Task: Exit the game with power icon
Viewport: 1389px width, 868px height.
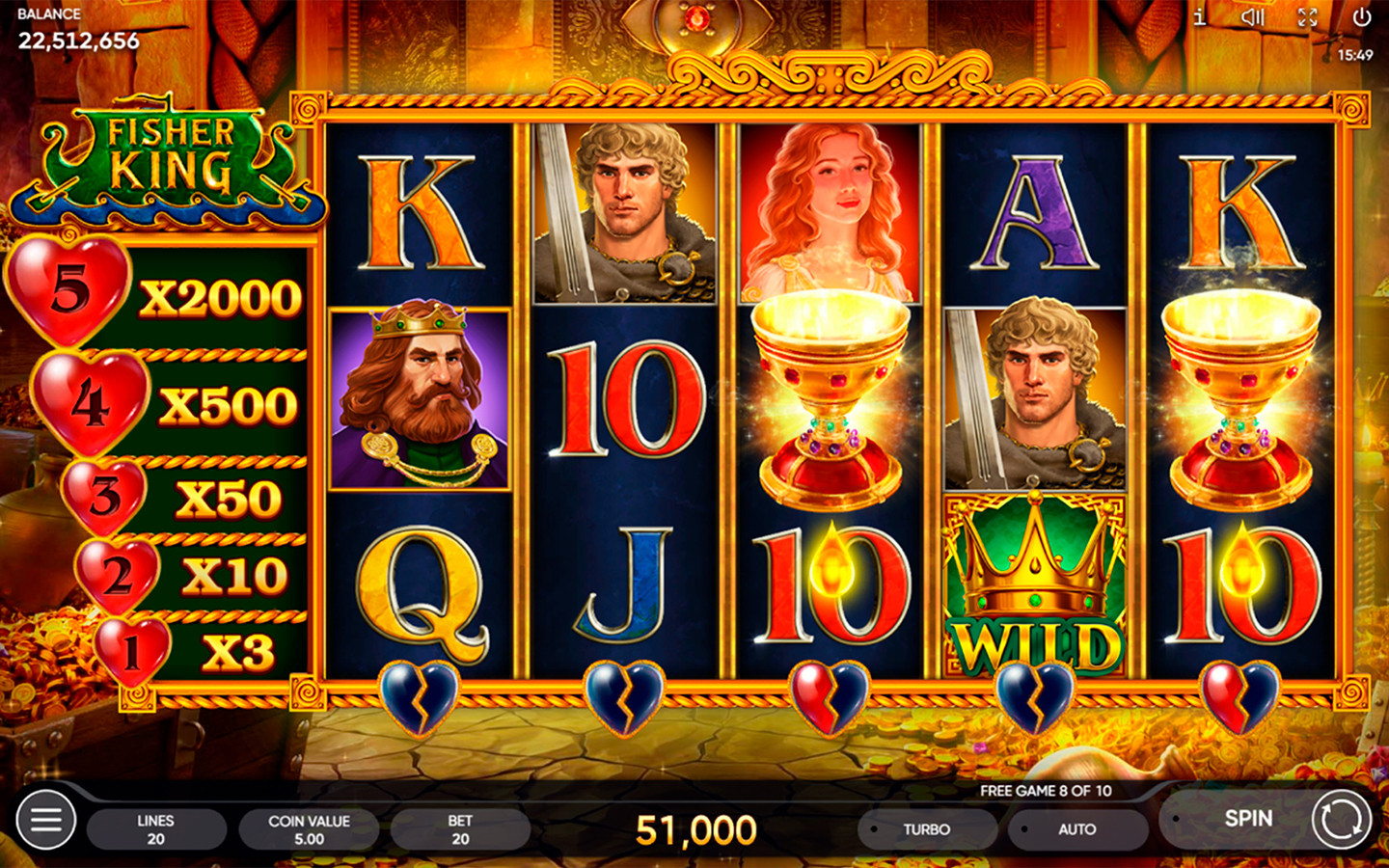Action: 1361,17
